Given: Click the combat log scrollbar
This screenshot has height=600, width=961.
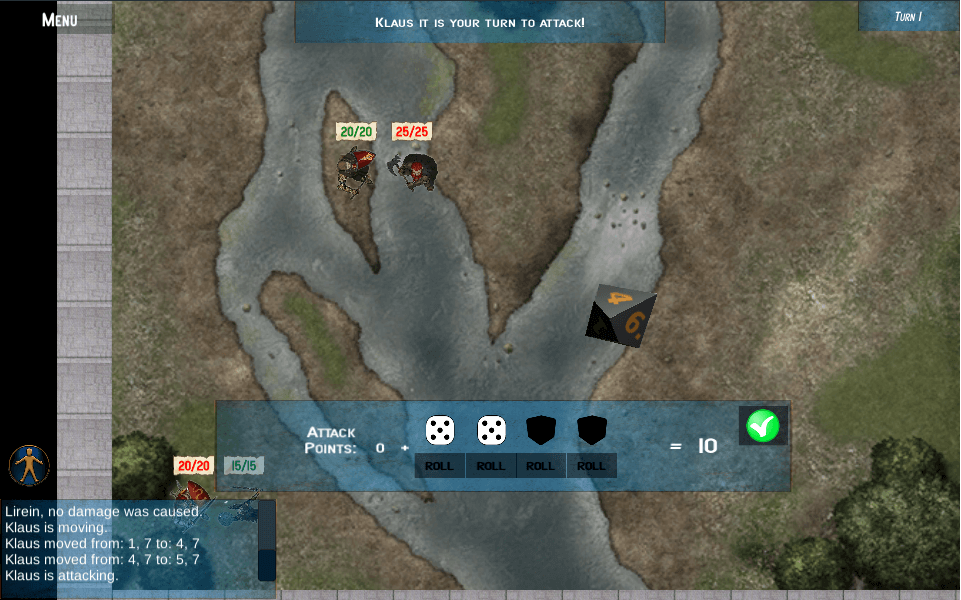Looking at the screenshot, I should click(x=266, y=540).
